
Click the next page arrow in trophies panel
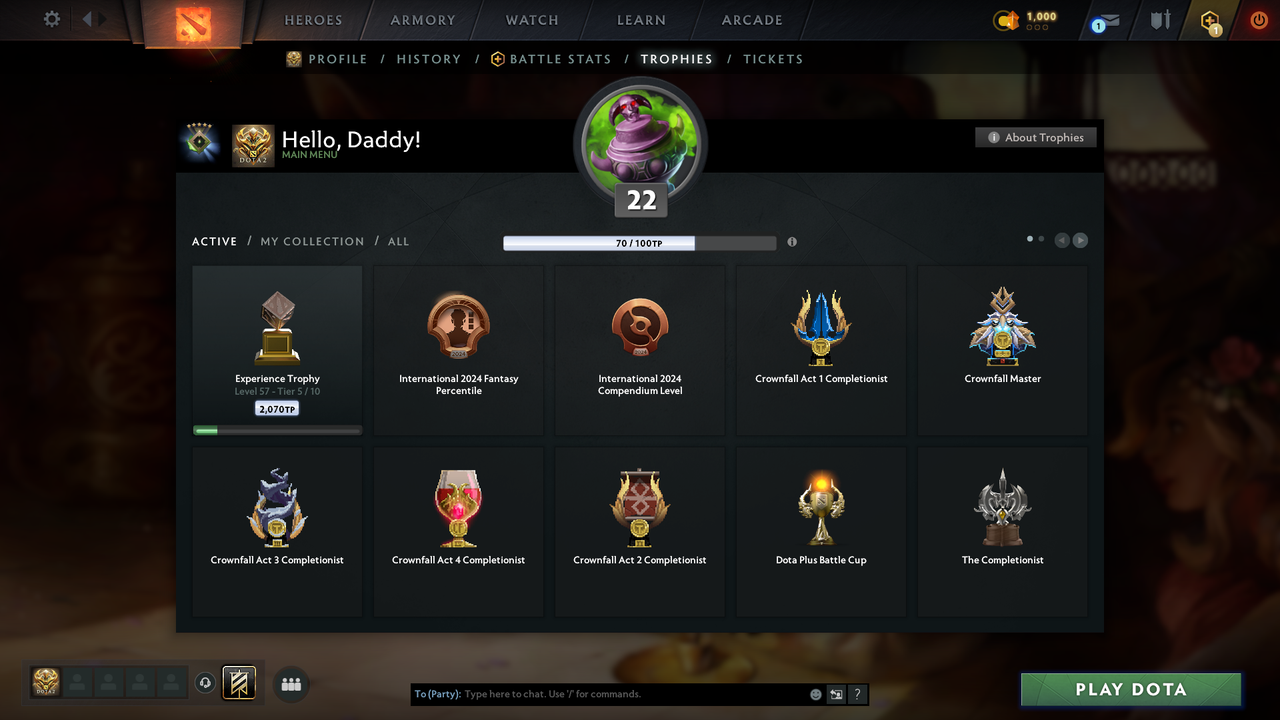click(x=1080, y=240)
